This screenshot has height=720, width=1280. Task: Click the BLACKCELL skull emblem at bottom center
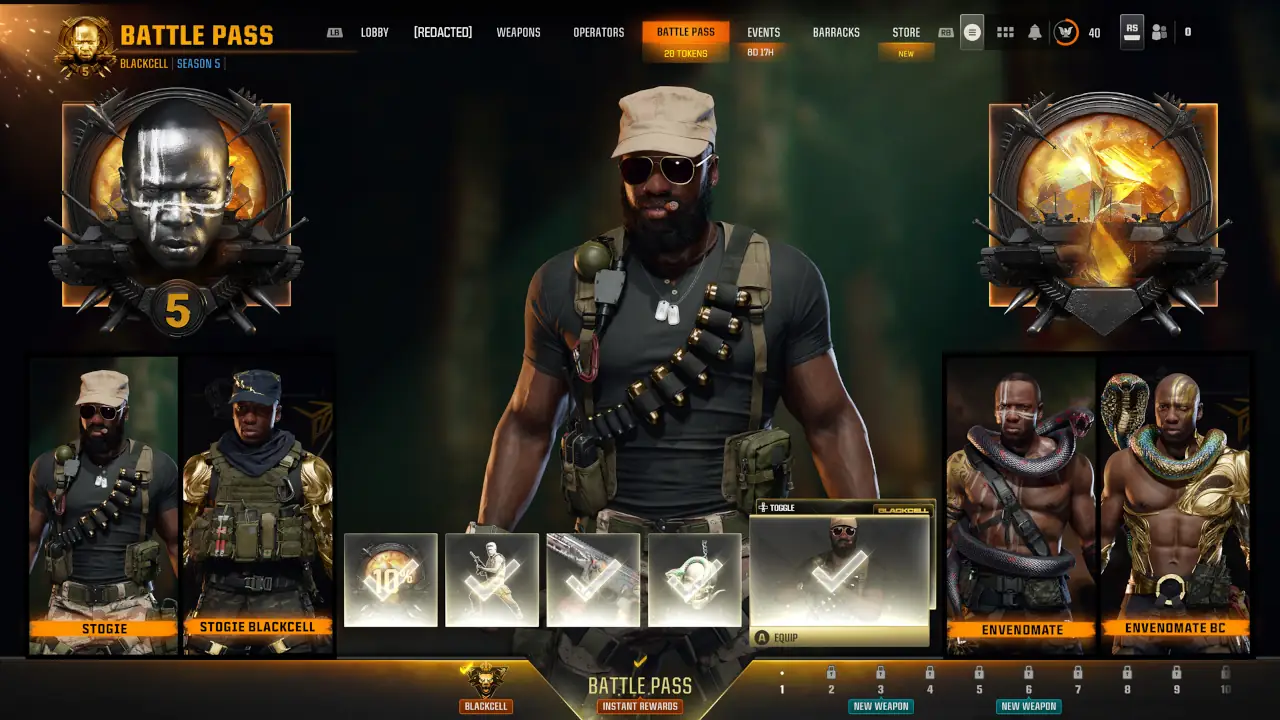(x=487, y=684)
